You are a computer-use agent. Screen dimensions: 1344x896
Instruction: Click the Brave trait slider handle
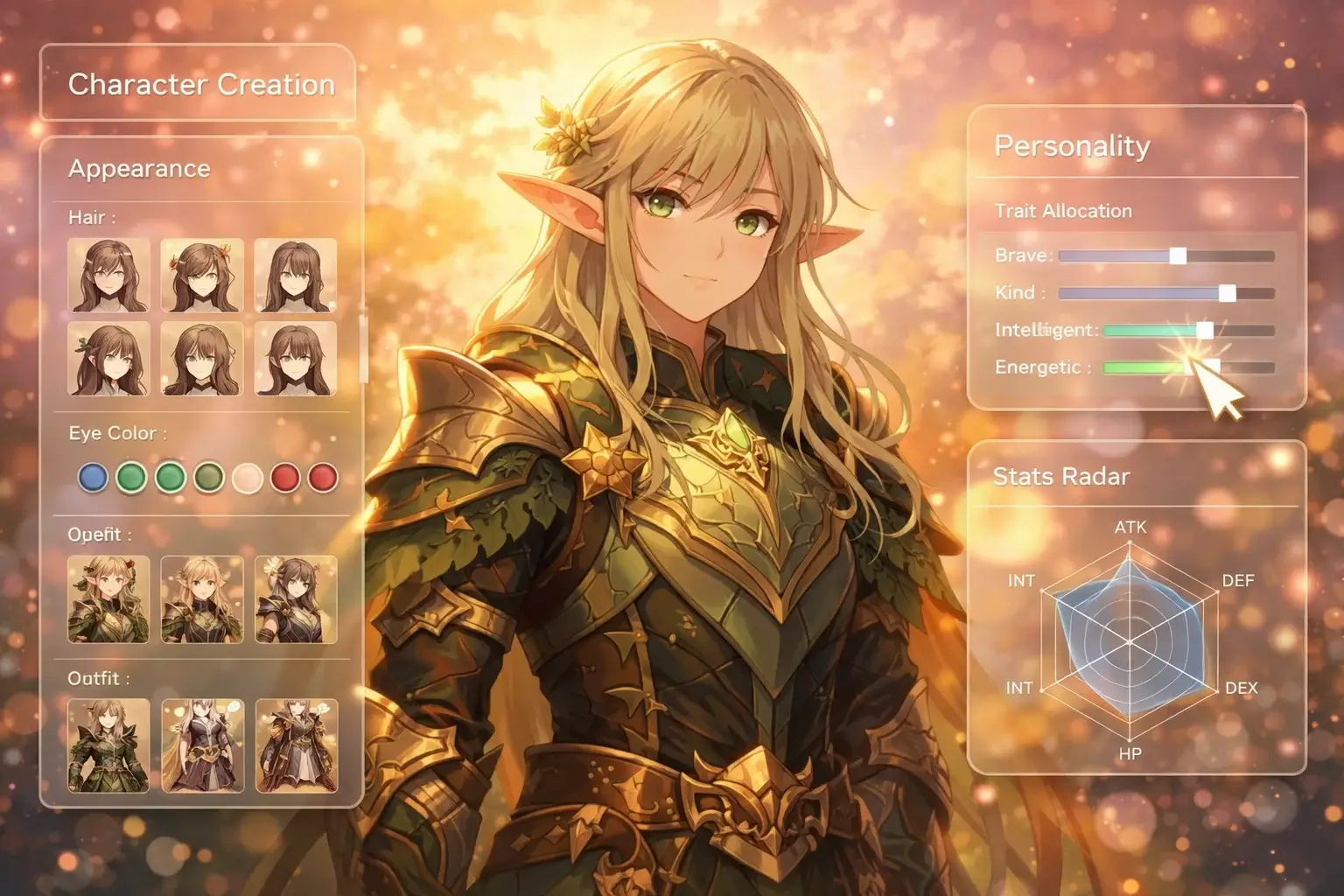tap(1176, 255)
